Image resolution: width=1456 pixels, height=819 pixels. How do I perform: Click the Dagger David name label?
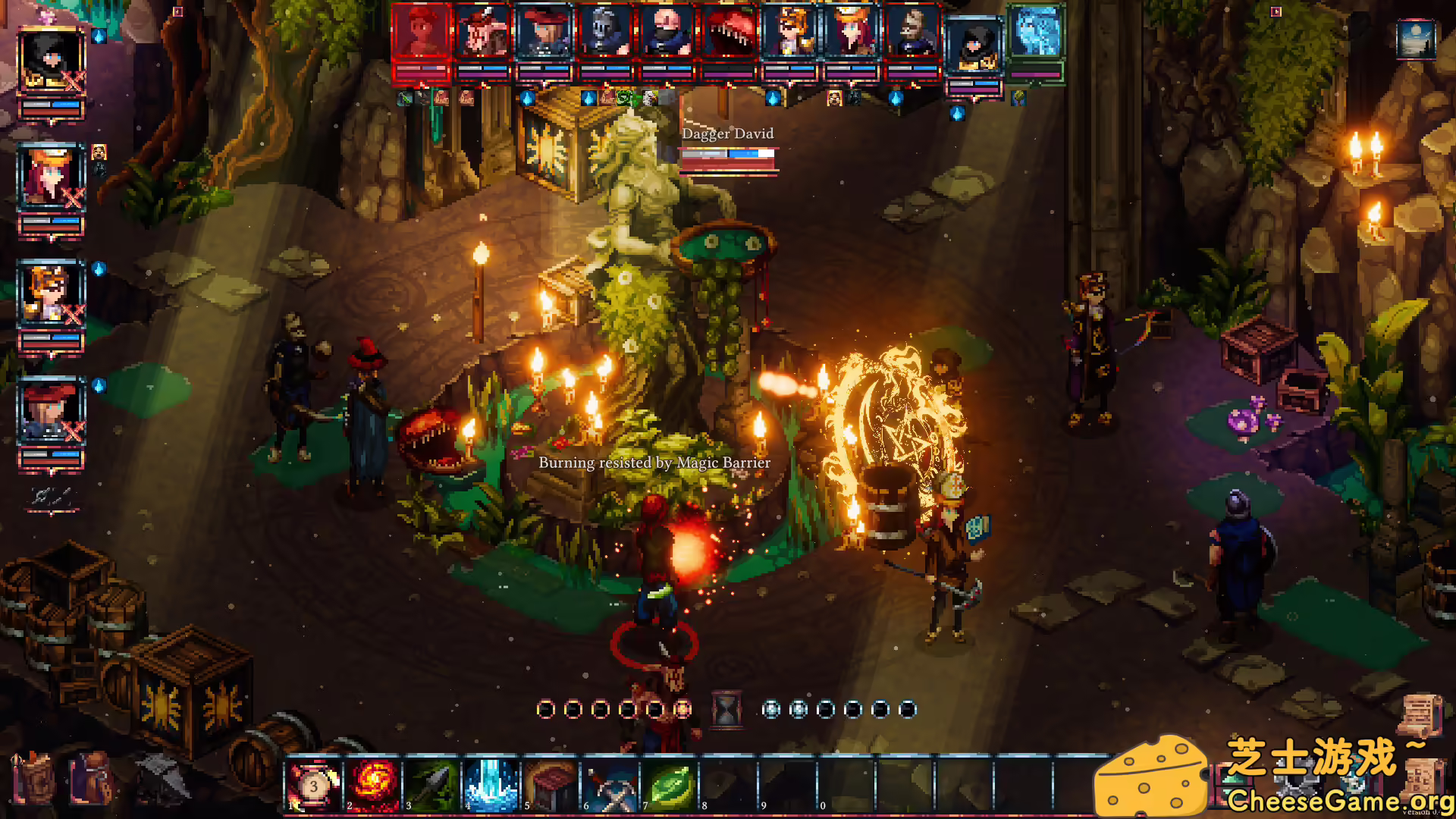pos(726,133)
